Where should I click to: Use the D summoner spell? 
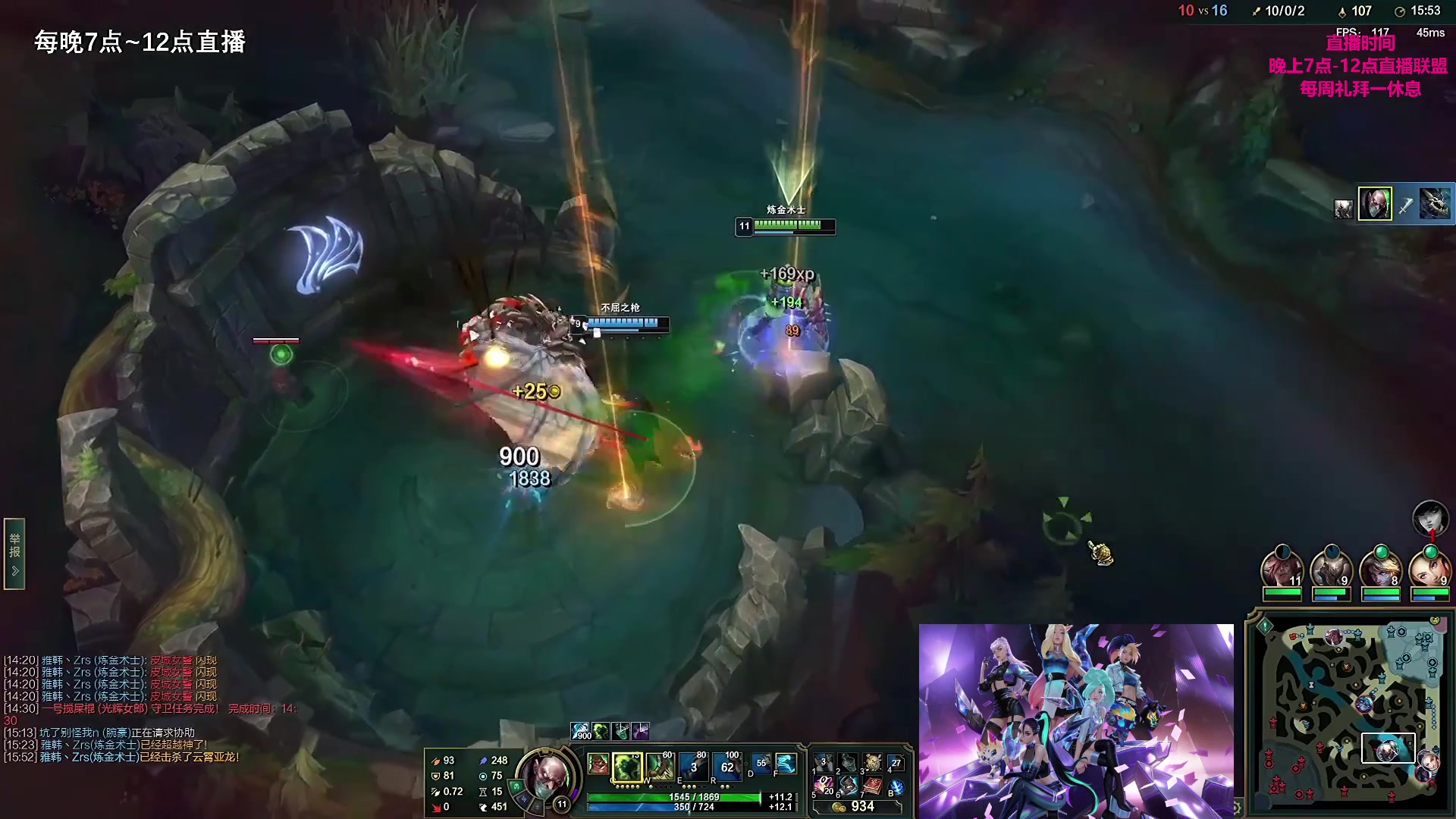761,764
